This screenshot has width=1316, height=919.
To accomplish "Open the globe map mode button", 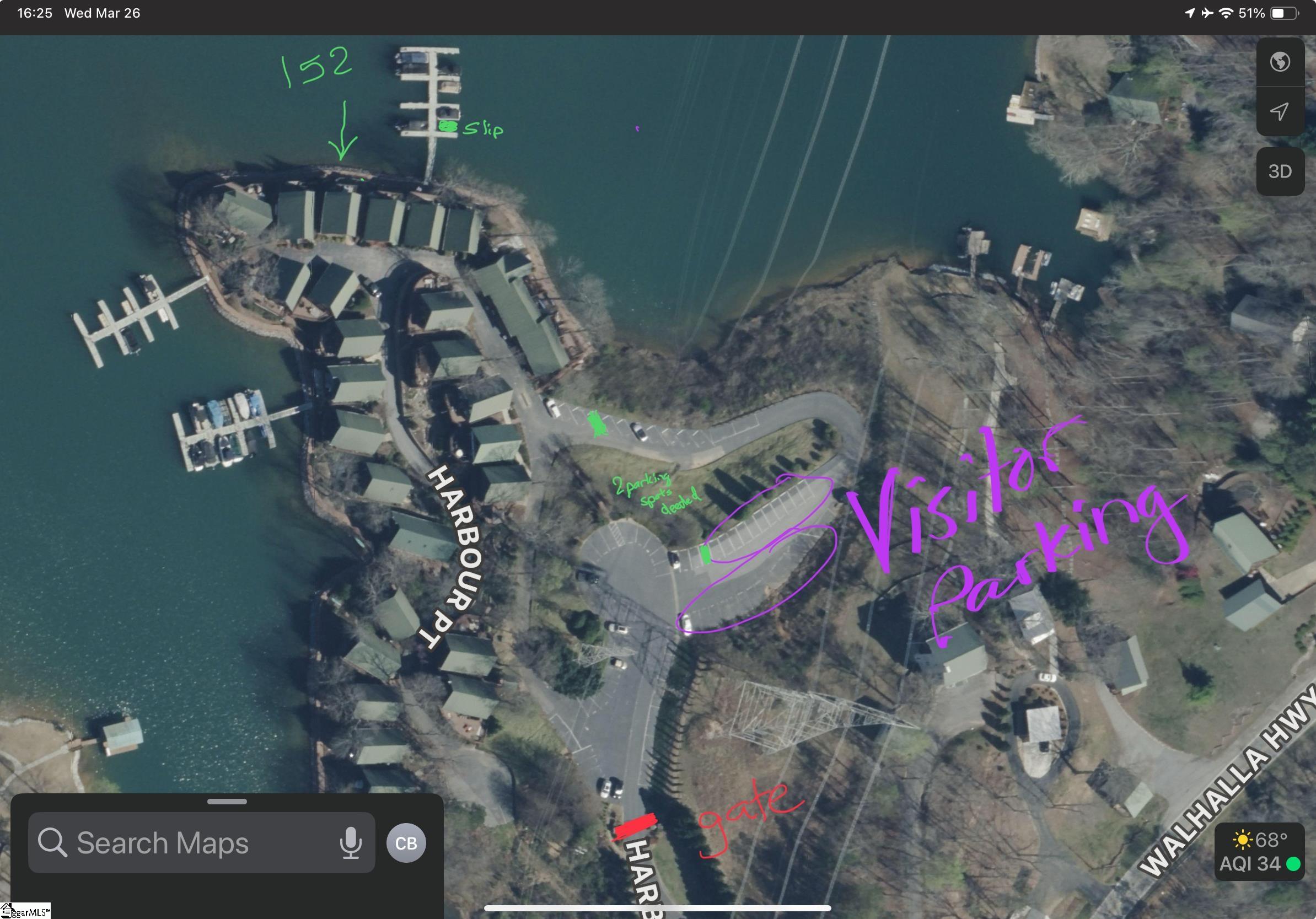I will coord(1280,62).
